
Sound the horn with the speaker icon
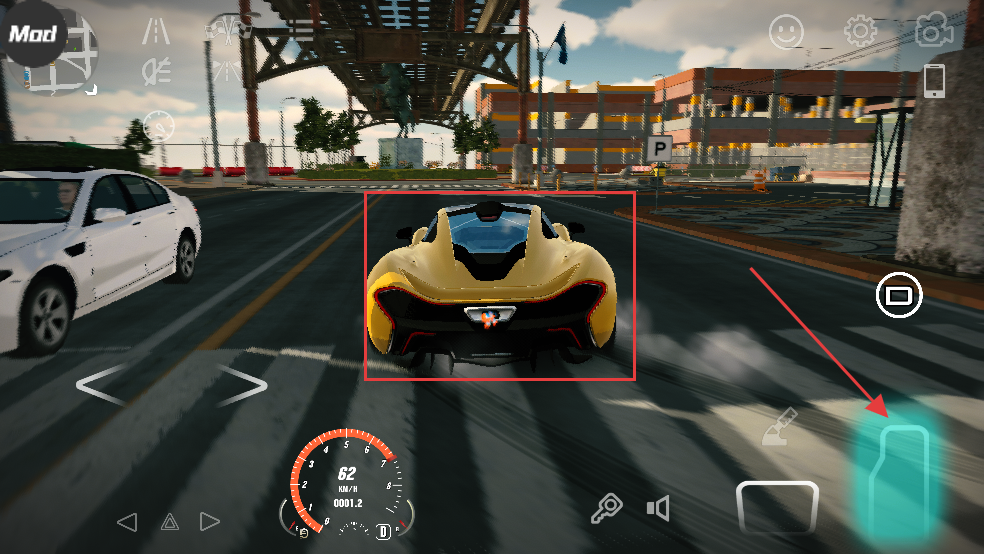coord(657,509)
